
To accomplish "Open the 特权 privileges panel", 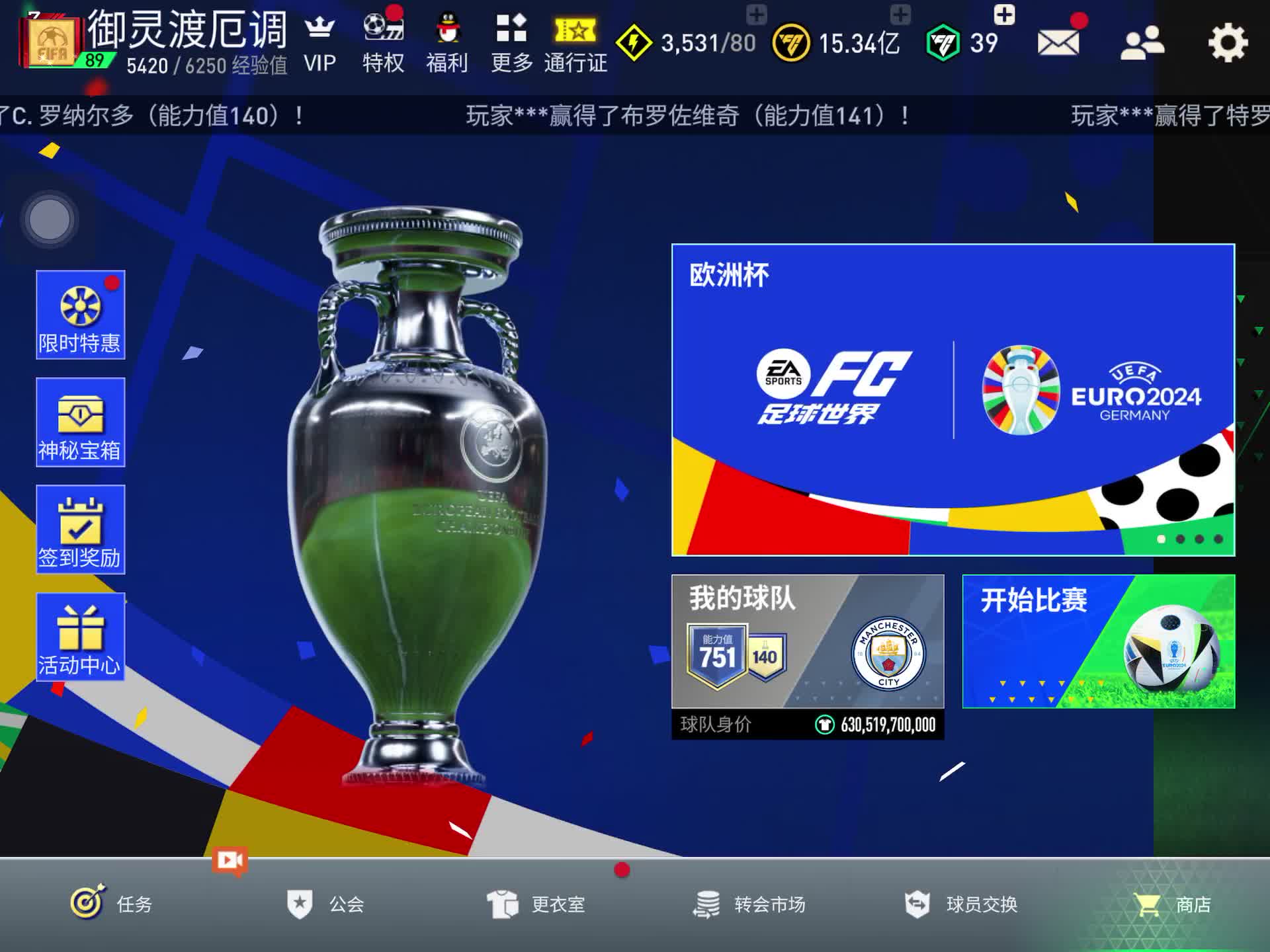I will click(x=382, y=40).
